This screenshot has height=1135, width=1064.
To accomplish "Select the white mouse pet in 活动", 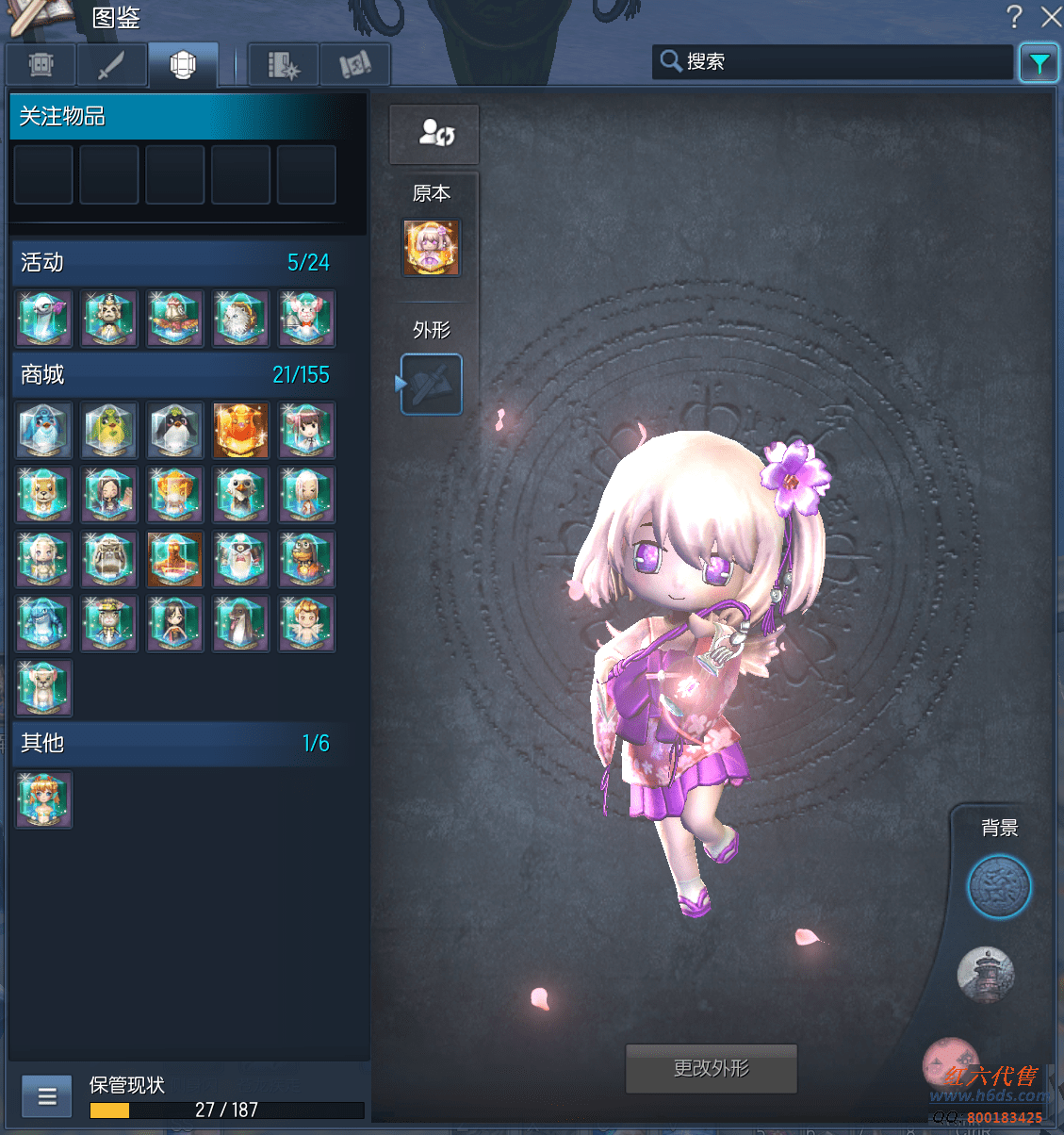I will pos(306,319).
